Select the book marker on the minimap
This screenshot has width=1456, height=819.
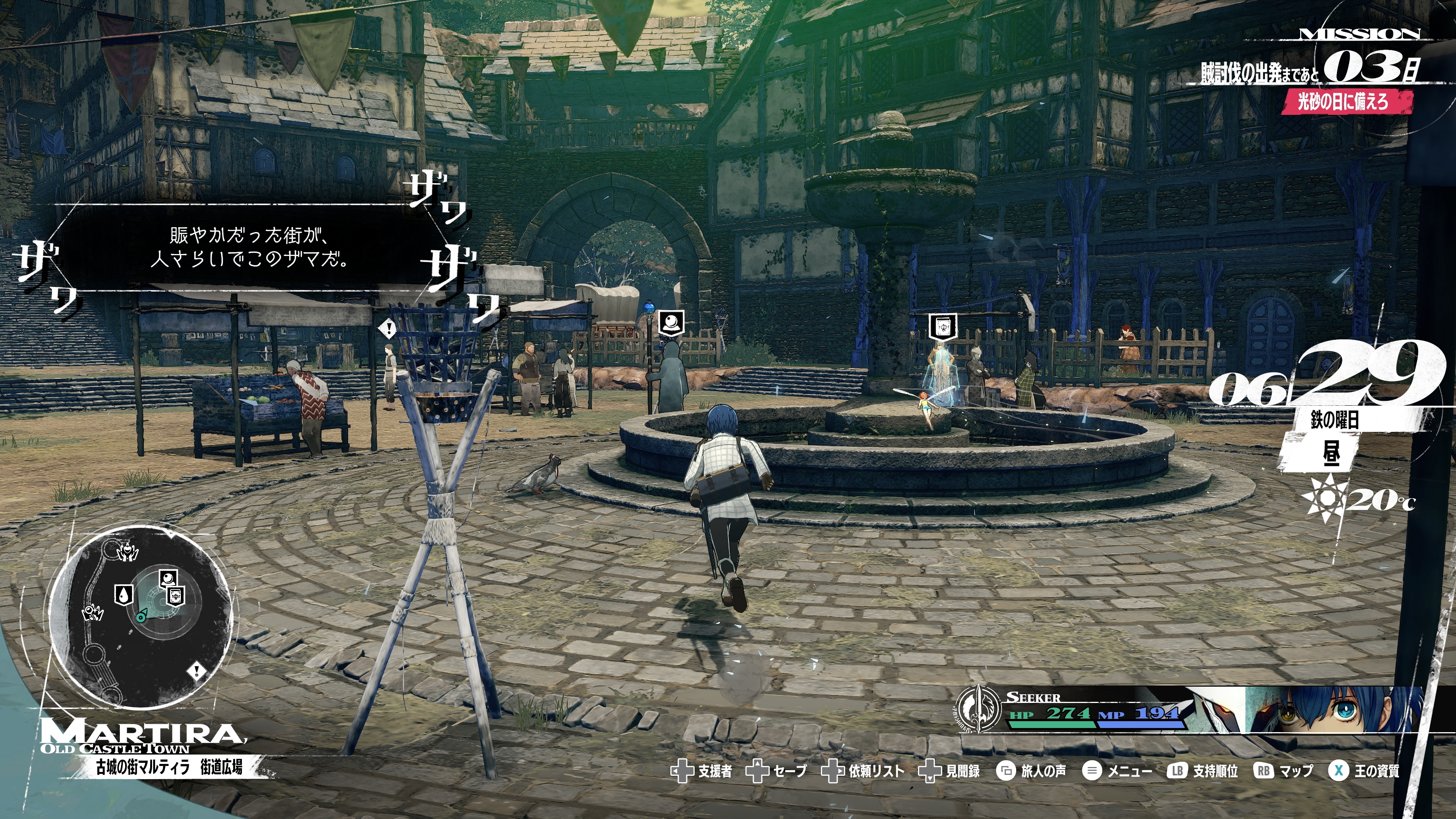pos(176,595)
